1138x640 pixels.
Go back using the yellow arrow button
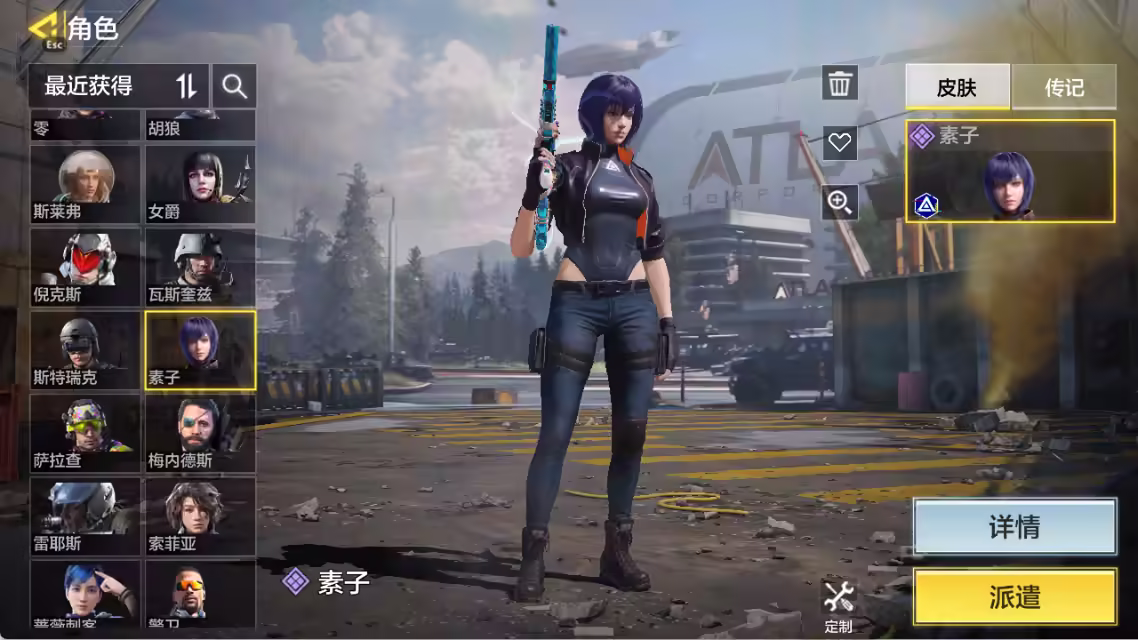pyautogui.click(x=44, y=29)
